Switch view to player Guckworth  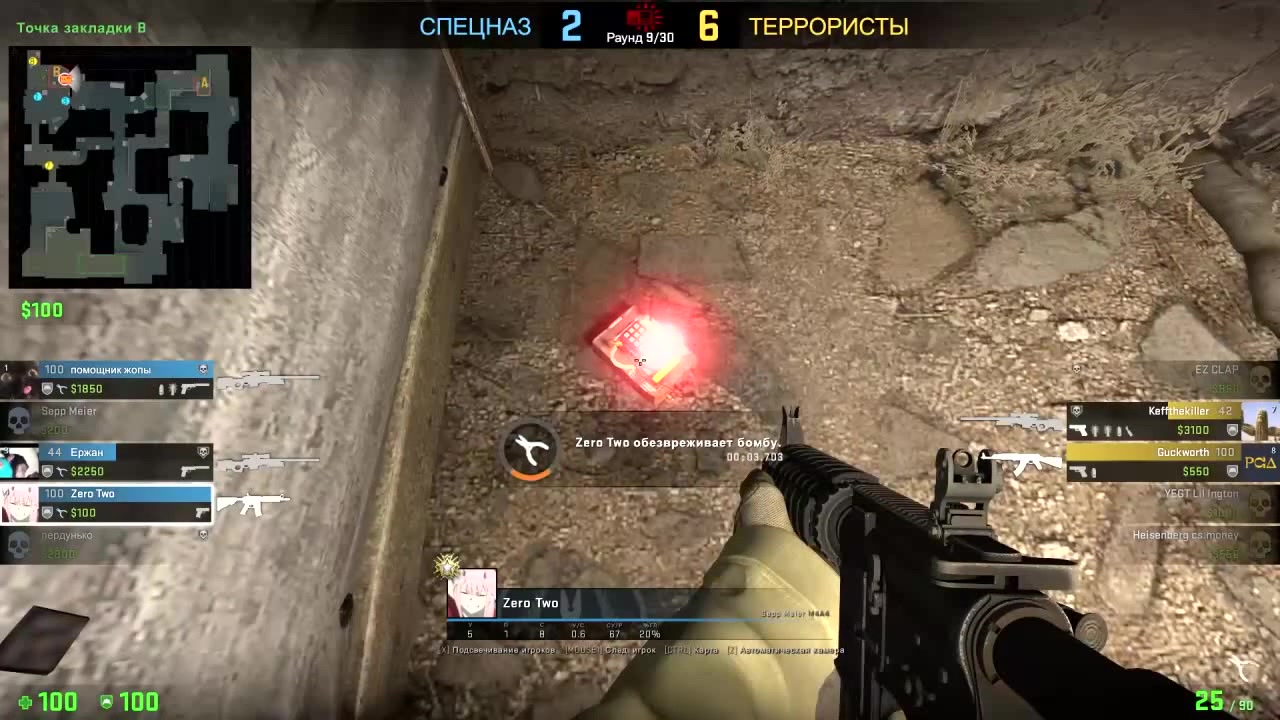tap(1170, 462)
